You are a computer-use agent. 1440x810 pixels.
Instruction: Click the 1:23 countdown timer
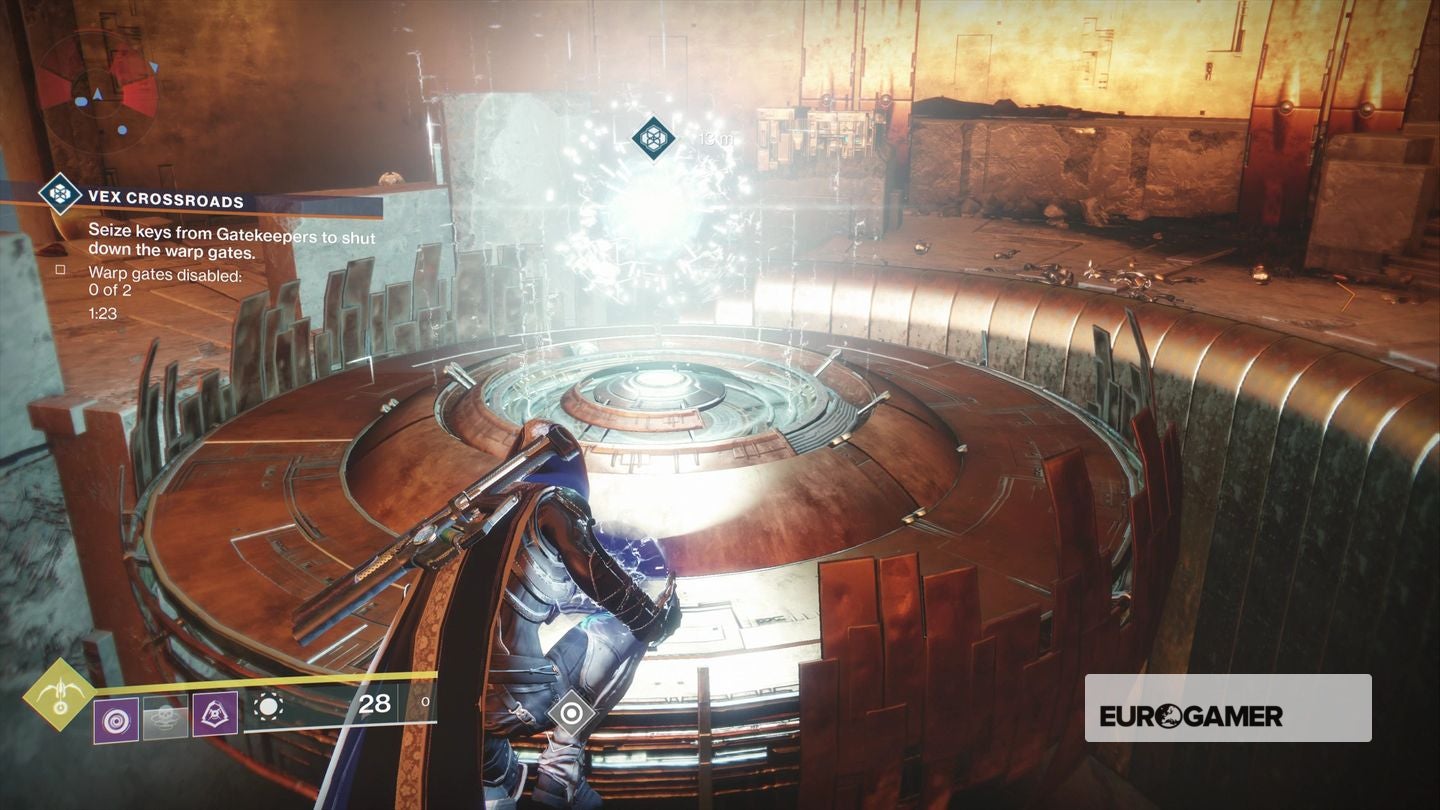click(103, 313)
